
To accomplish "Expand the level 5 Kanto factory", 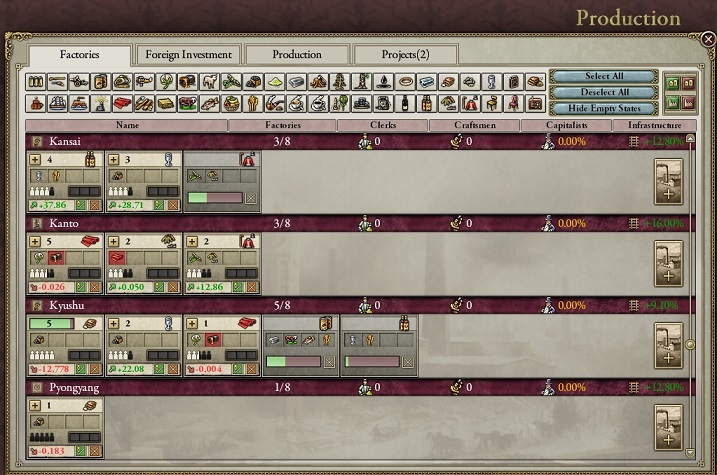I will pyautogui.click(x=36, y=241).
